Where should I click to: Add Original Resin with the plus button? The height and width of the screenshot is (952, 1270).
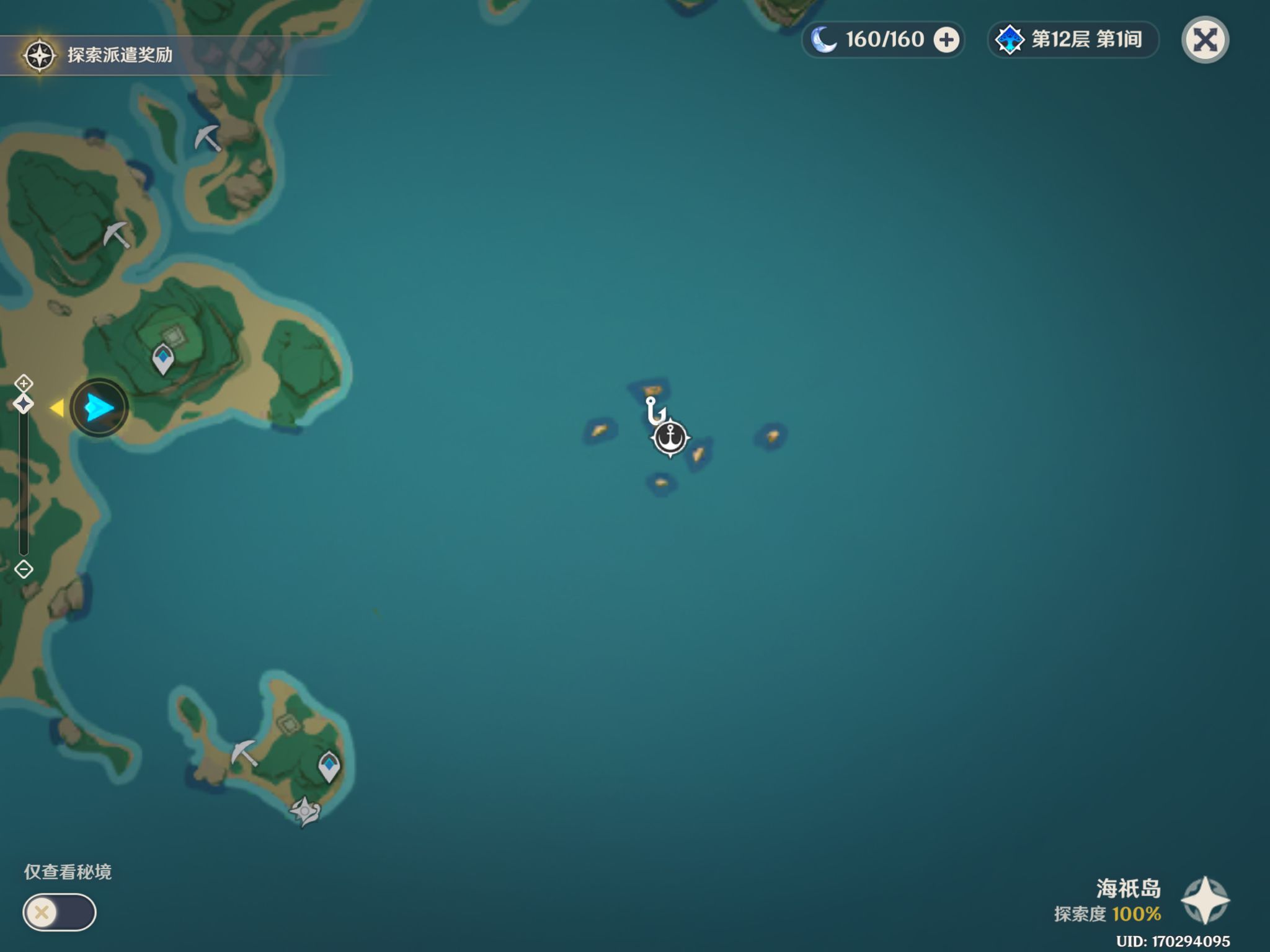coord(946,40)
